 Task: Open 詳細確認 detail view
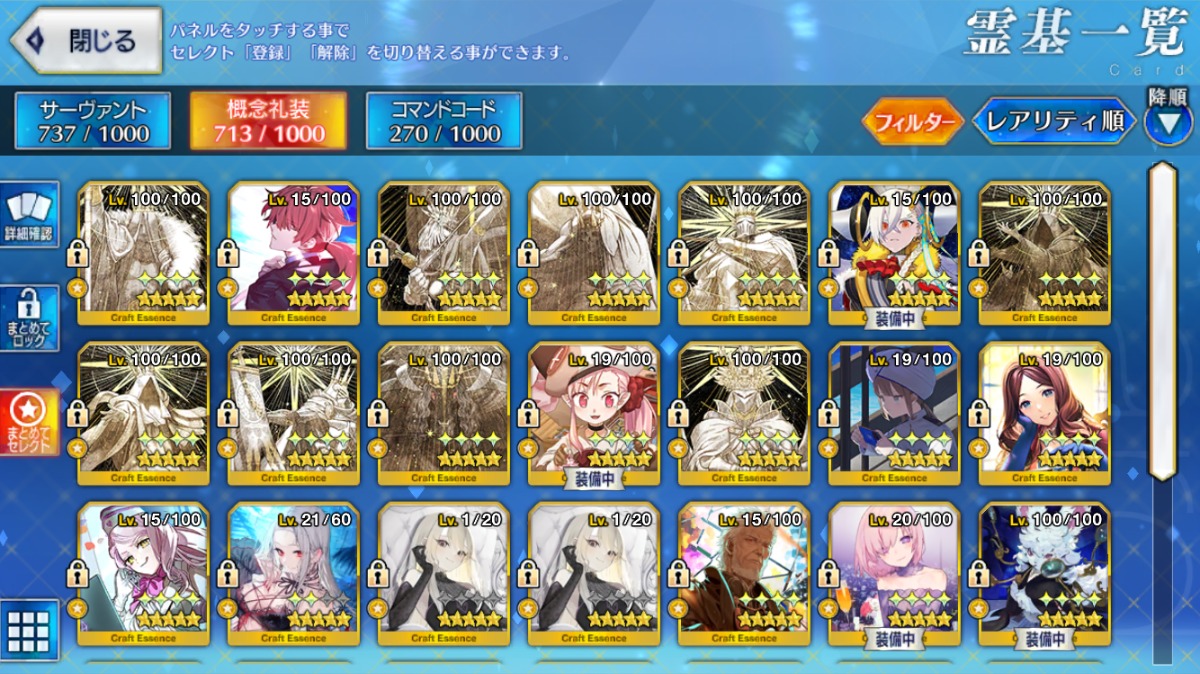point(30,214)
